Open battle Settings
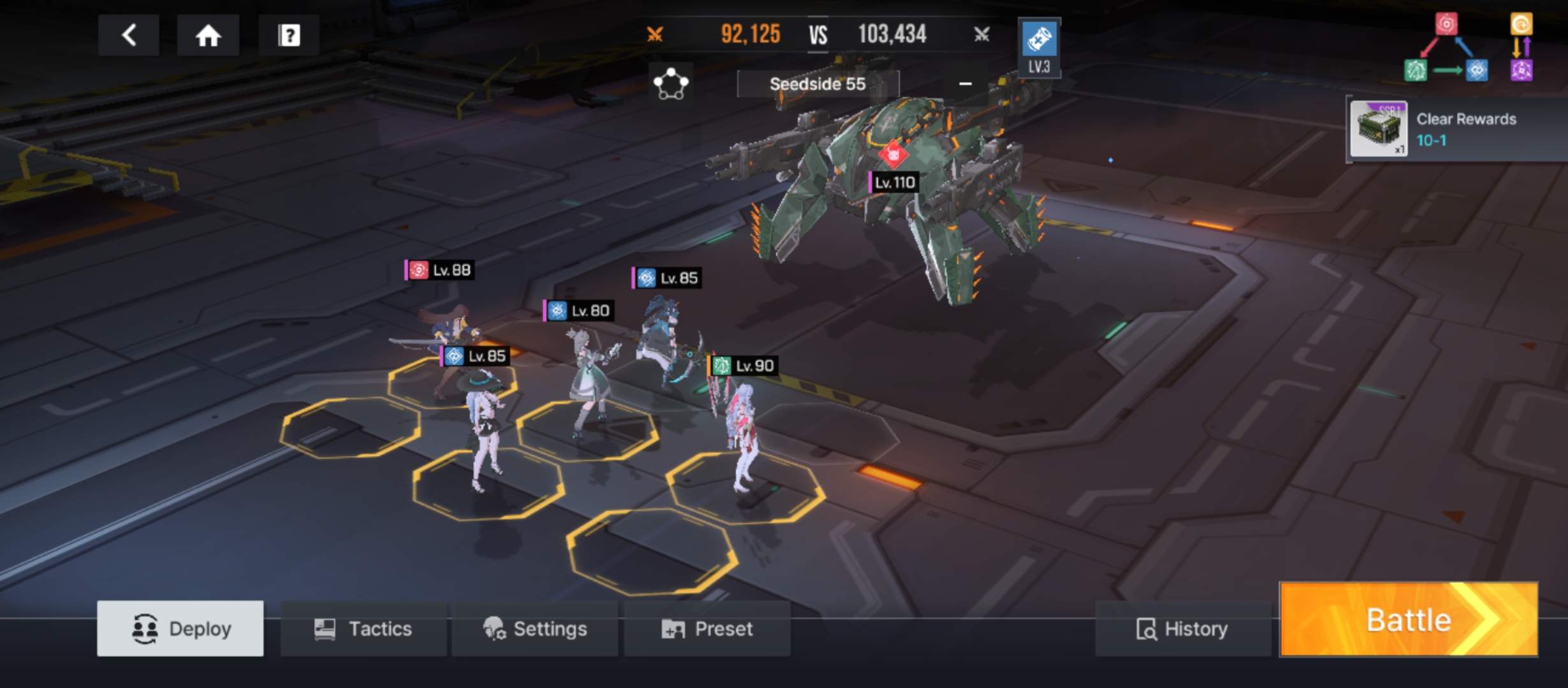 click(x=535, y=629)
